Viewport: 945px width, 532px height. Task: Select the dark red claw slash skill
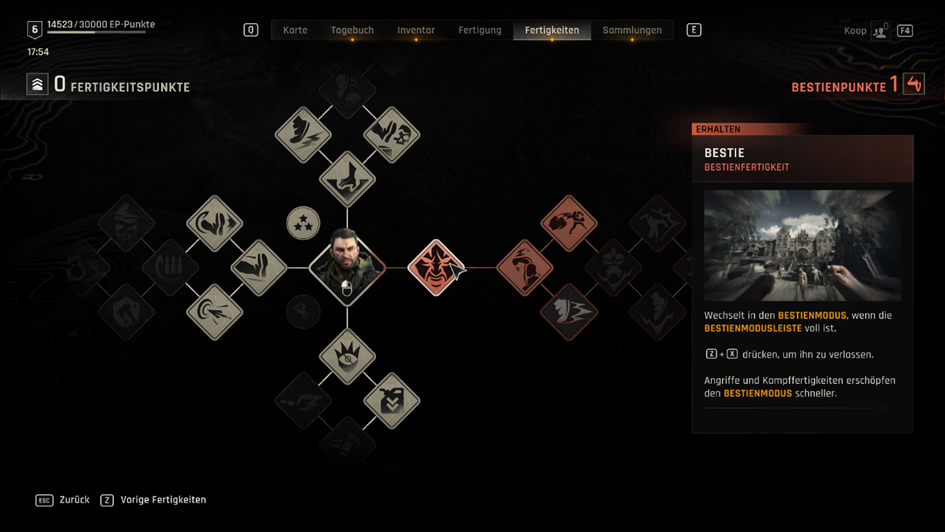tap(569, 311)
